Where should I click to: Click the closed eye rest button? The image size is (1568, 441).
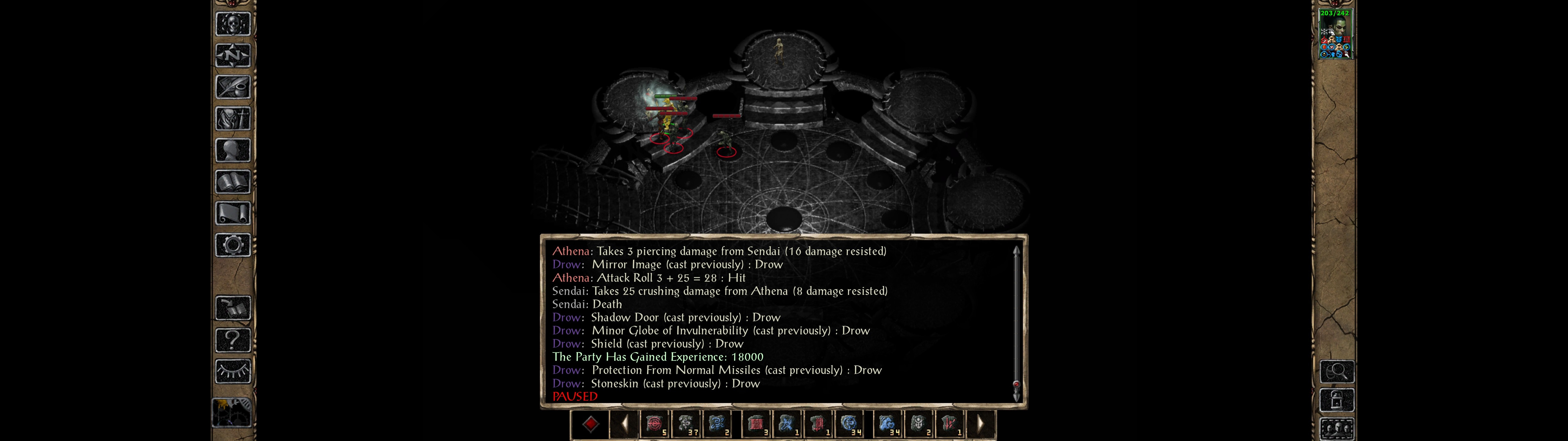coord(233,371)
